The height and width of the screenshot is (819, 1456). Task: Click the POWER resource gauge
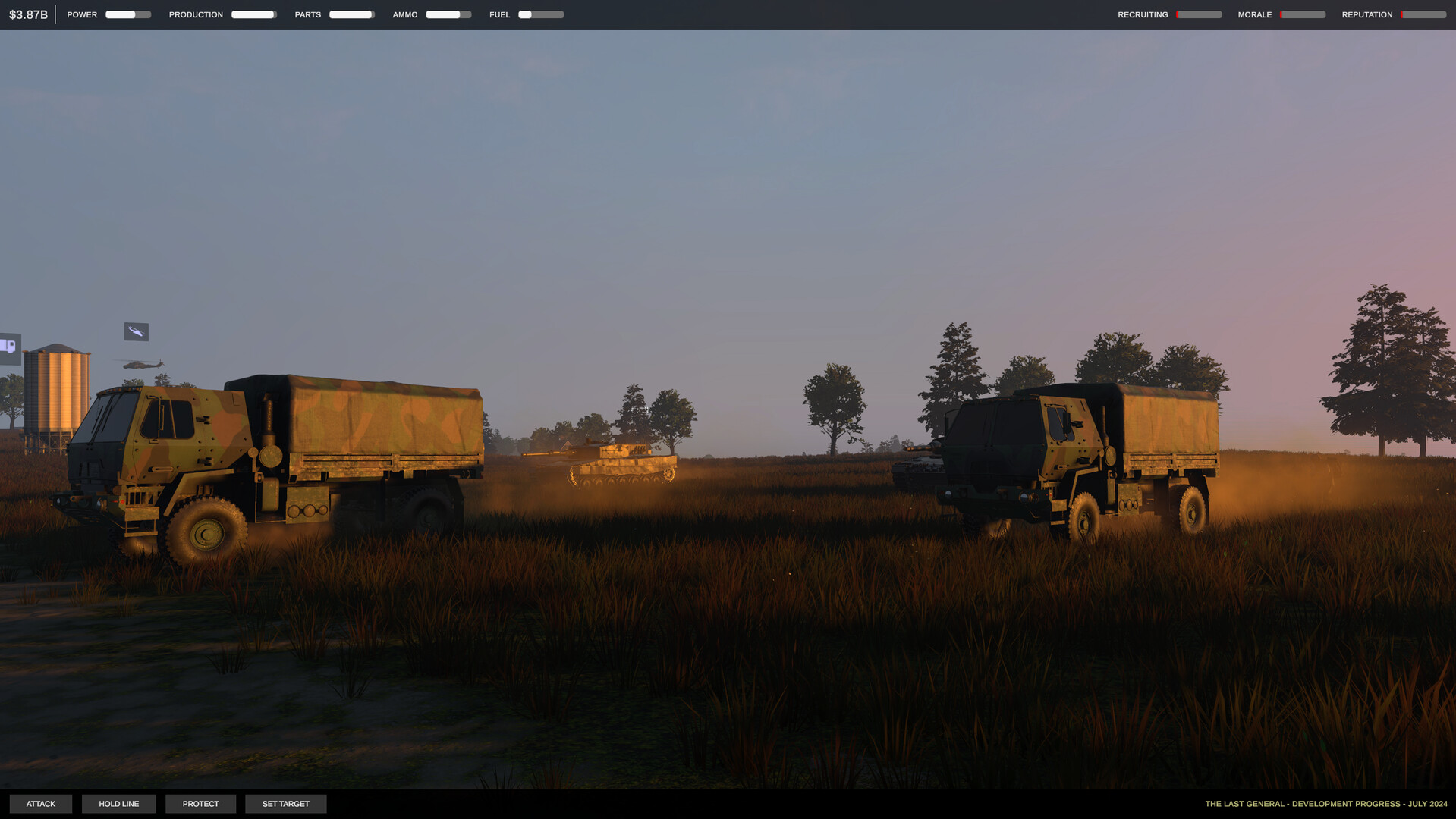point(127,14)
